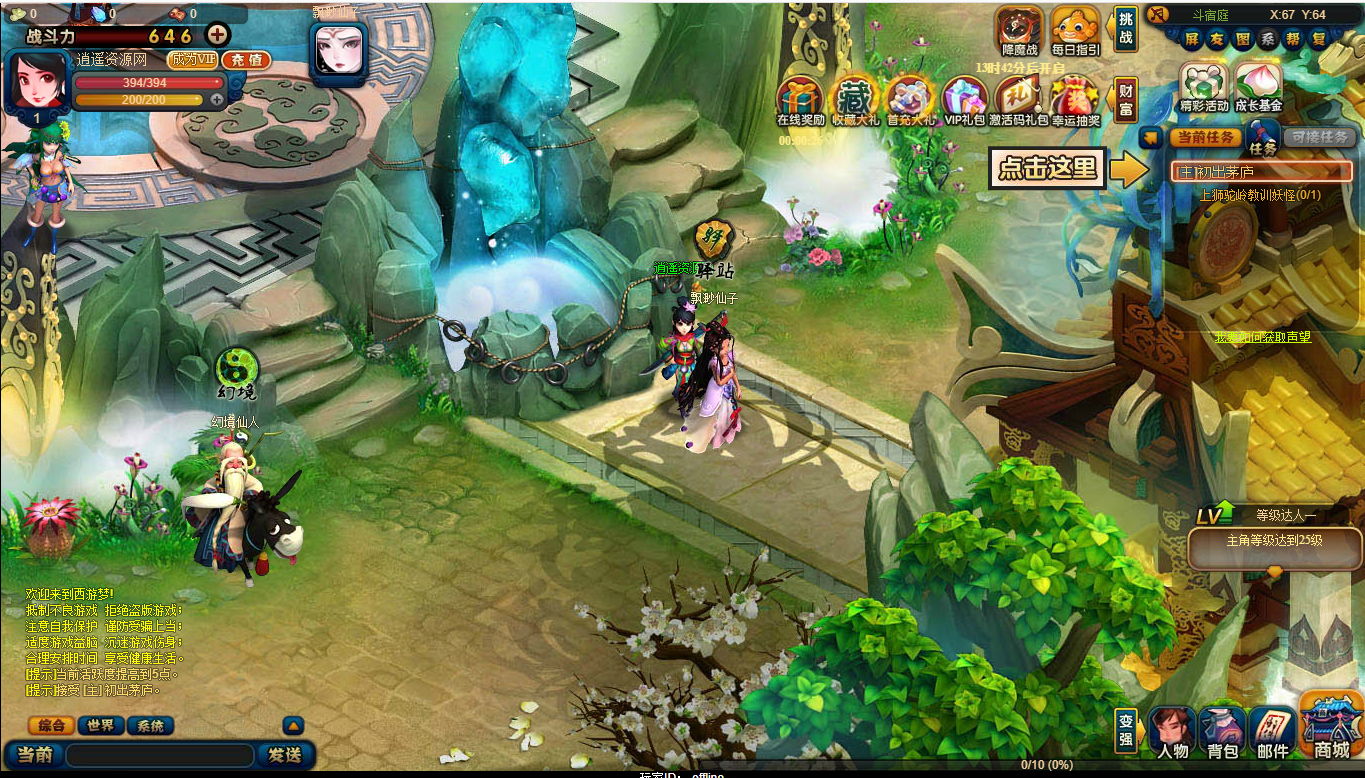Open the 收藏大礼 gift icon
Image resolution: width=1365 pixels, height=778 pixels.
(x=855, y=102)
